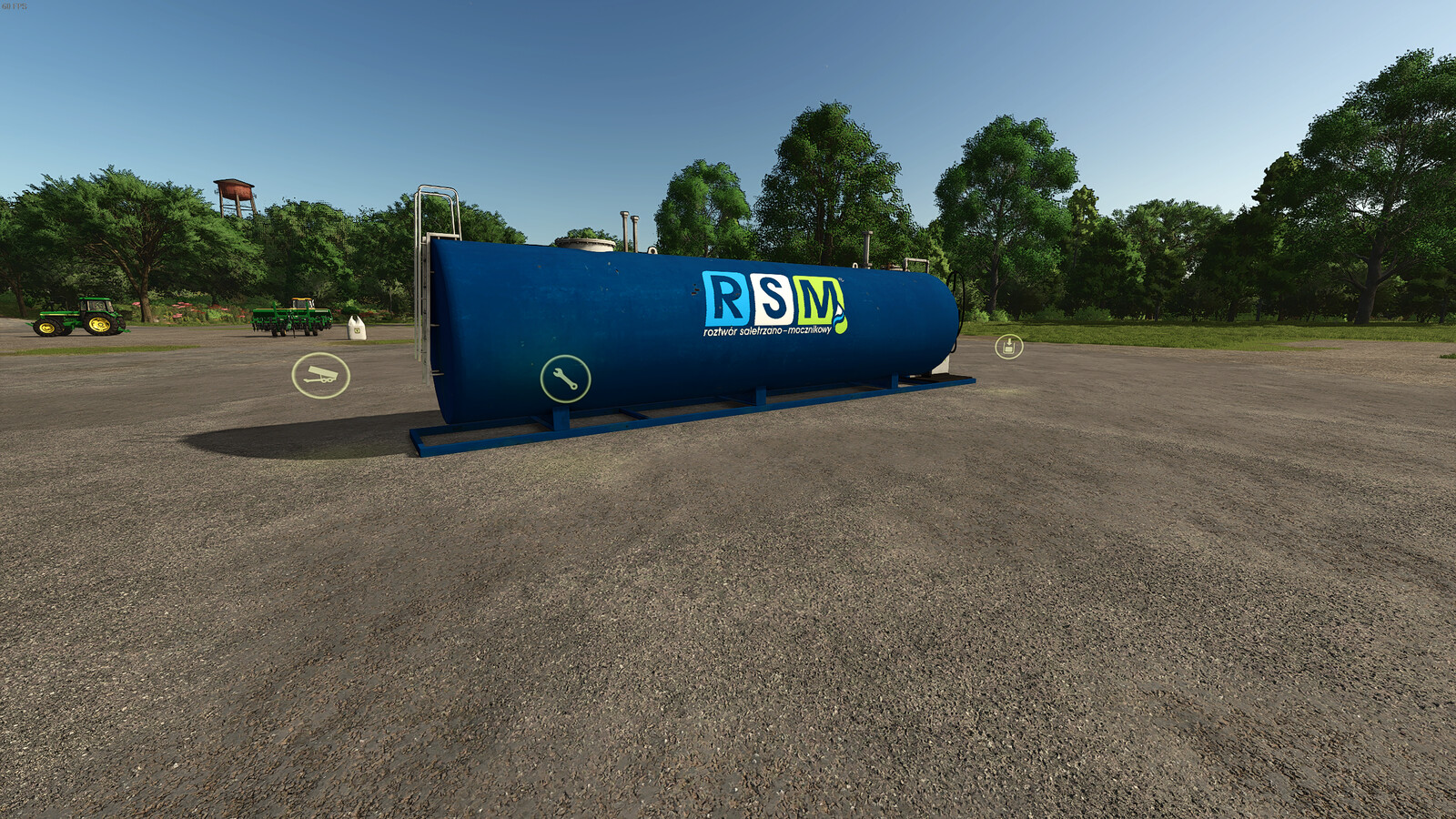This screenshot has width=1456, height=819.
Task: Click the downward arrow on the fill icon
Action: pyautogui.click(x=1008, y=343)
